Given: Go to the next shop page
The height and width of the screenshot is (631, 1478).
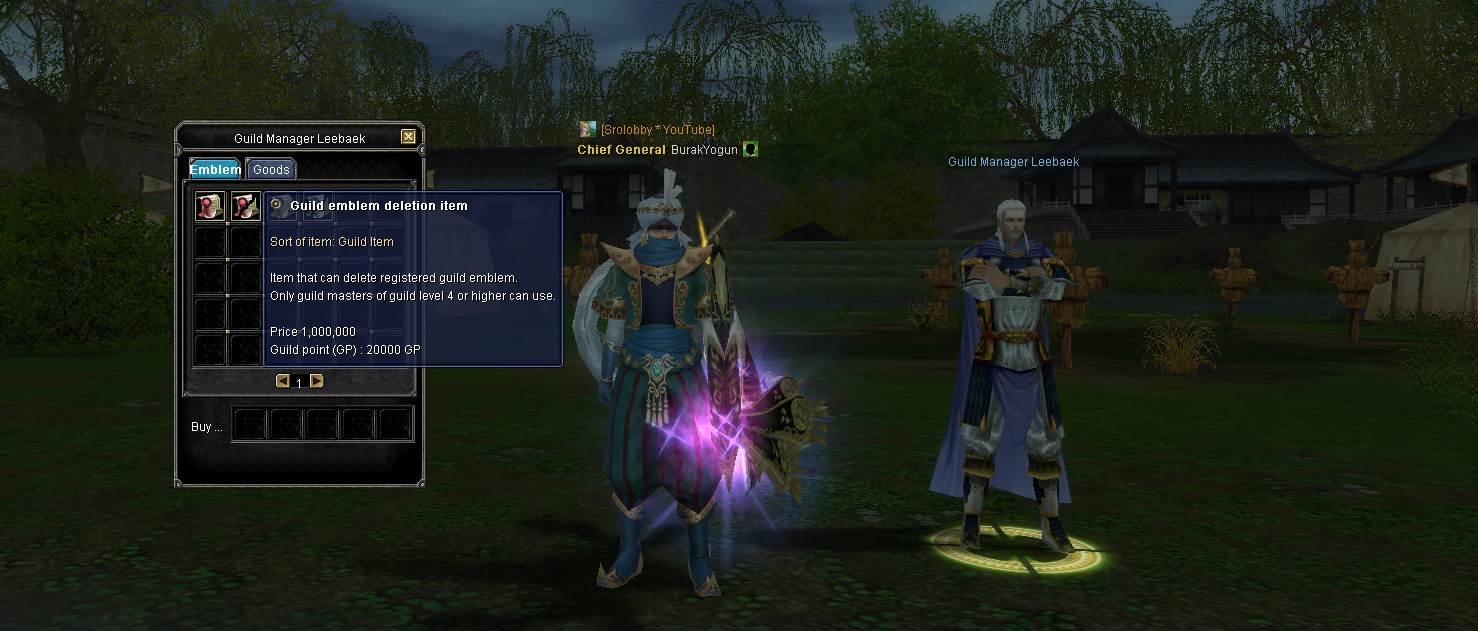Looking at the screenshot, I should [x=317, y=381].
